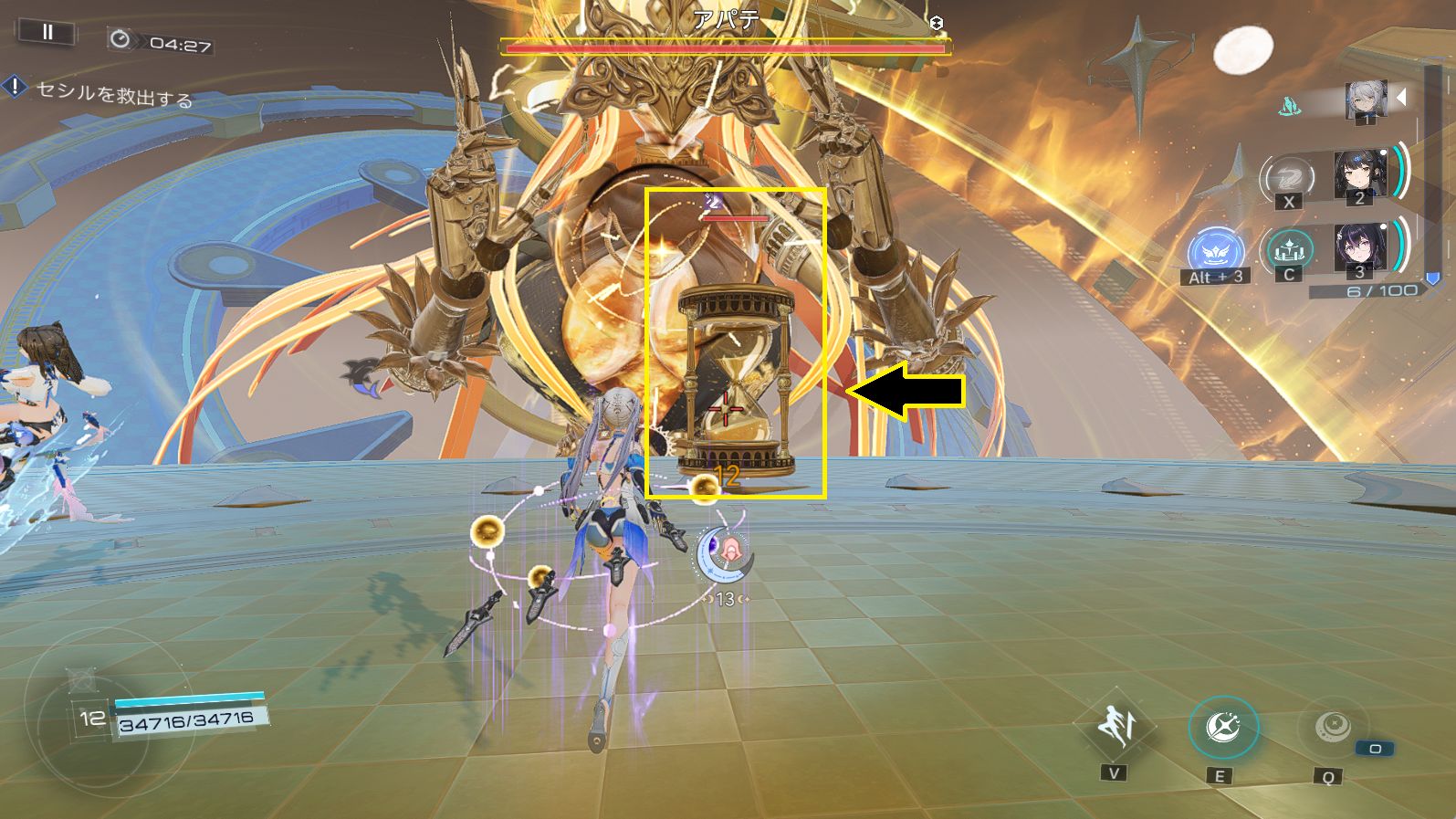The height and width of the screenshot is (819, 1456).
Task: Click the boss info icon beside アパテ
Action: [x=936, y=24]
